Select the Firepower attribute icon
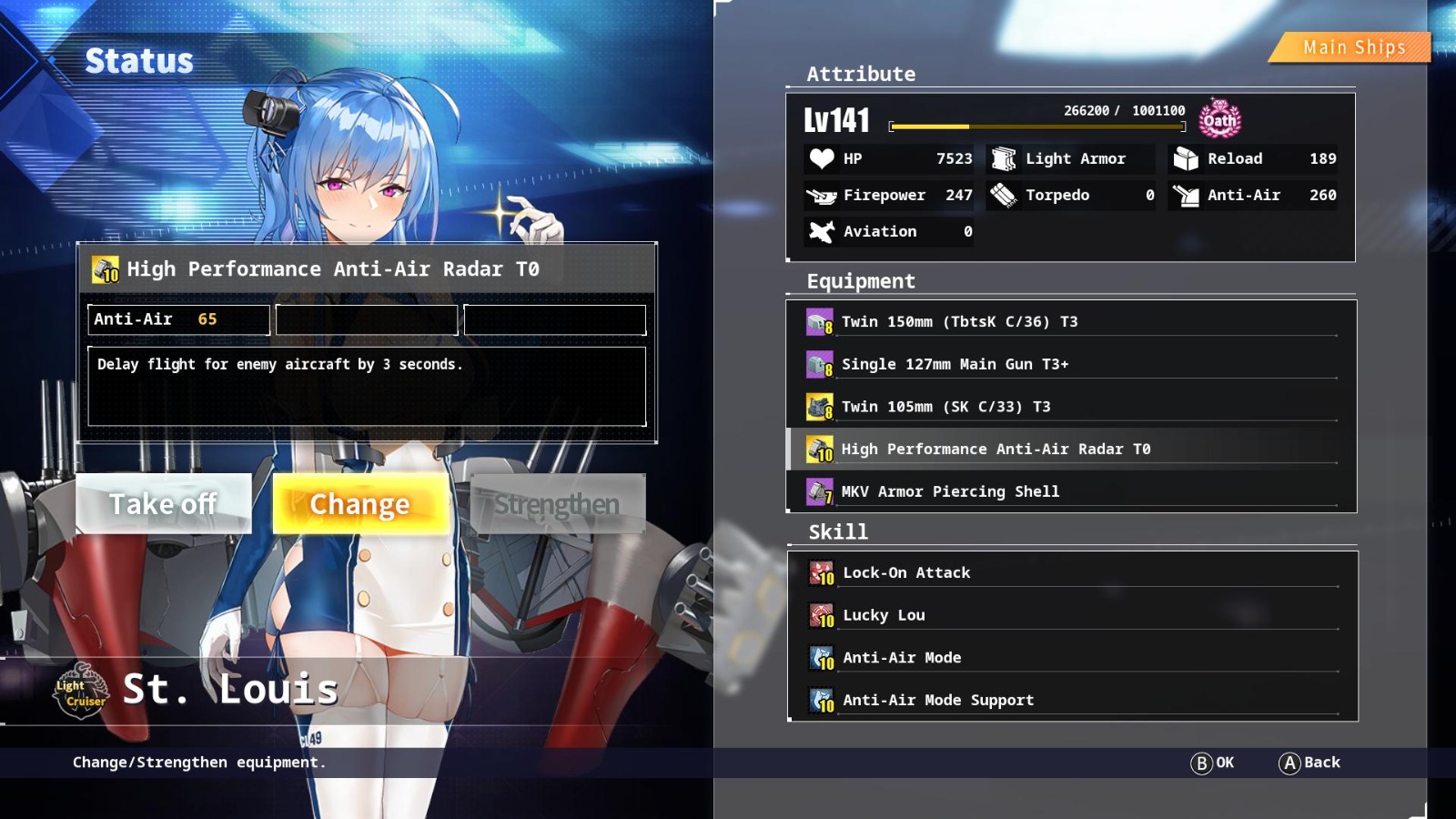This screenshot has width=1456, height=819. [822, 195]
